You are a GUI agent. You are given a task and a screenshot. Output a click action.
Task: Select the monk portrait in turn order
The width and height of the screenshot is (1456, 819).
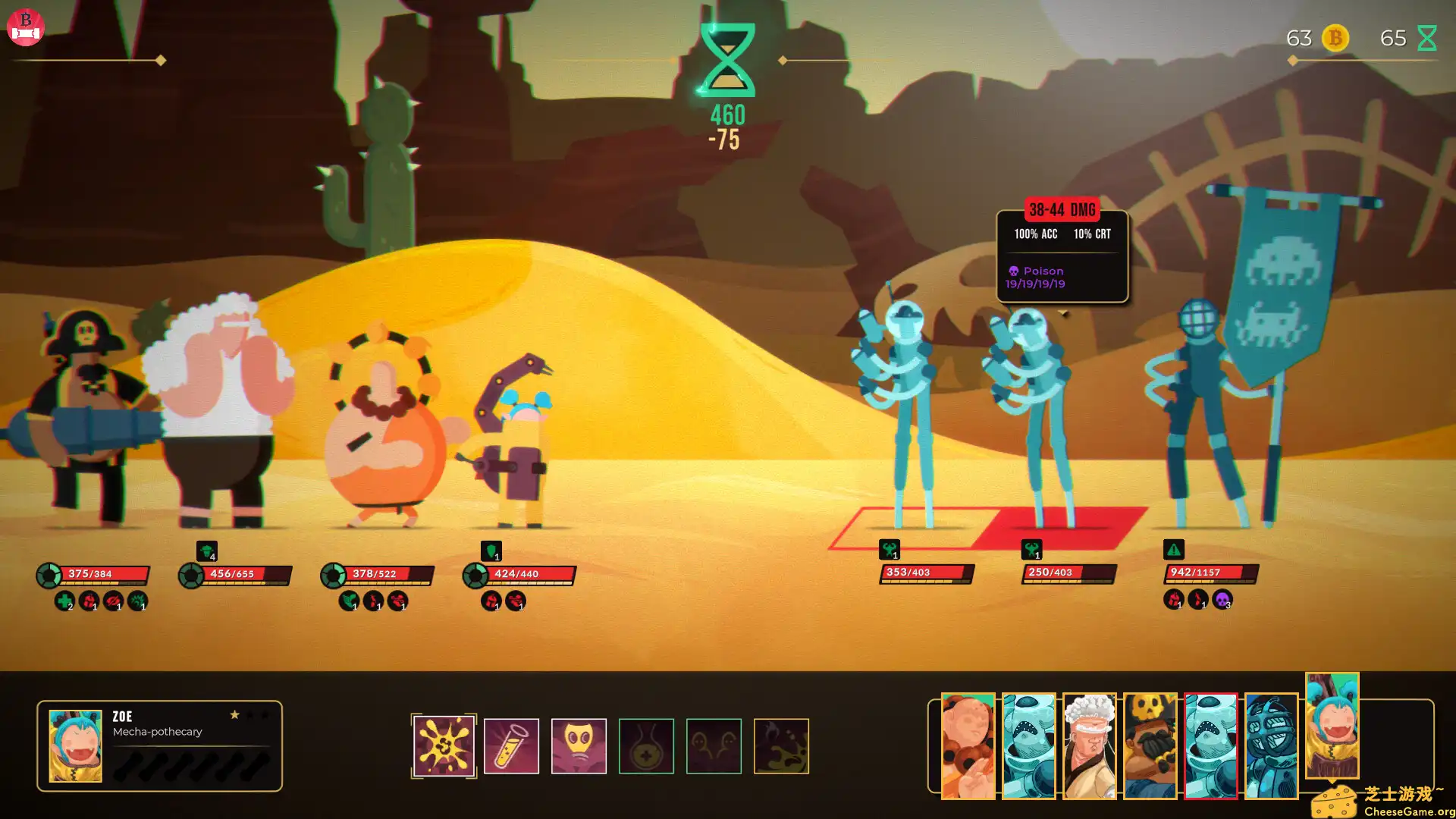pyautogui.click(x=968, y=746)
